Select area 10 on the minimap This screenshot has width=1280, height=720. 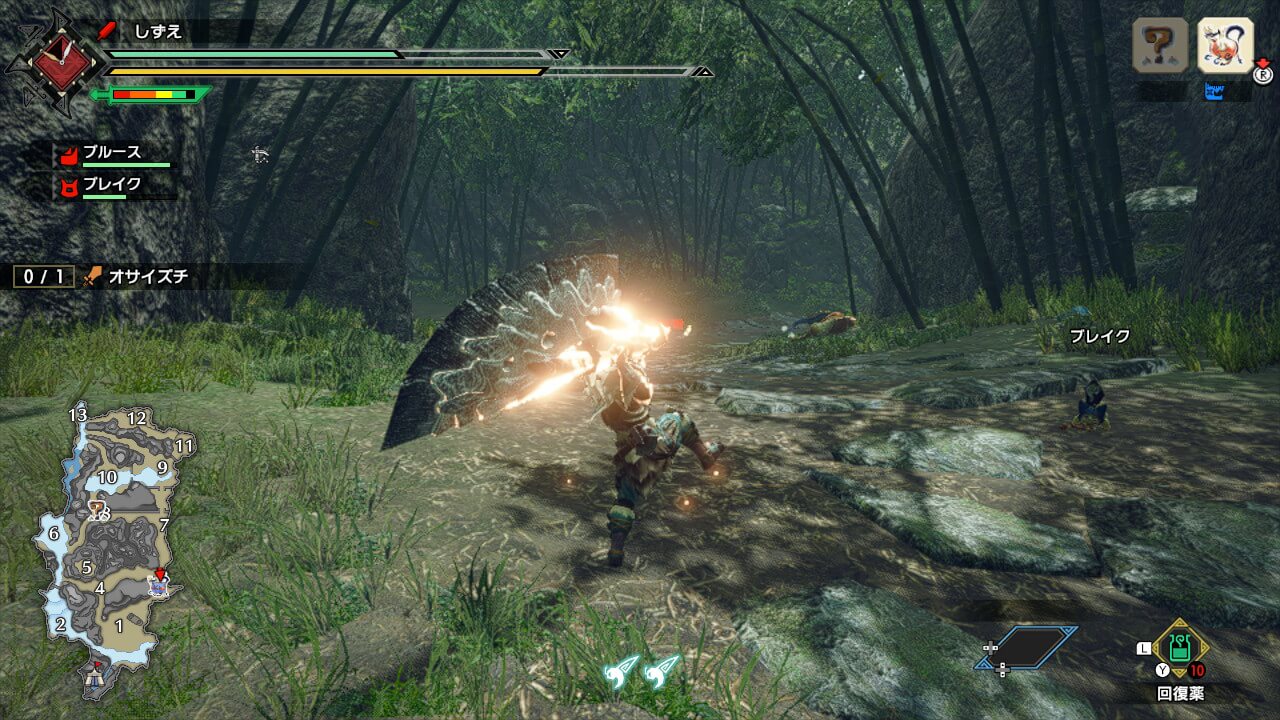(107, 477)
